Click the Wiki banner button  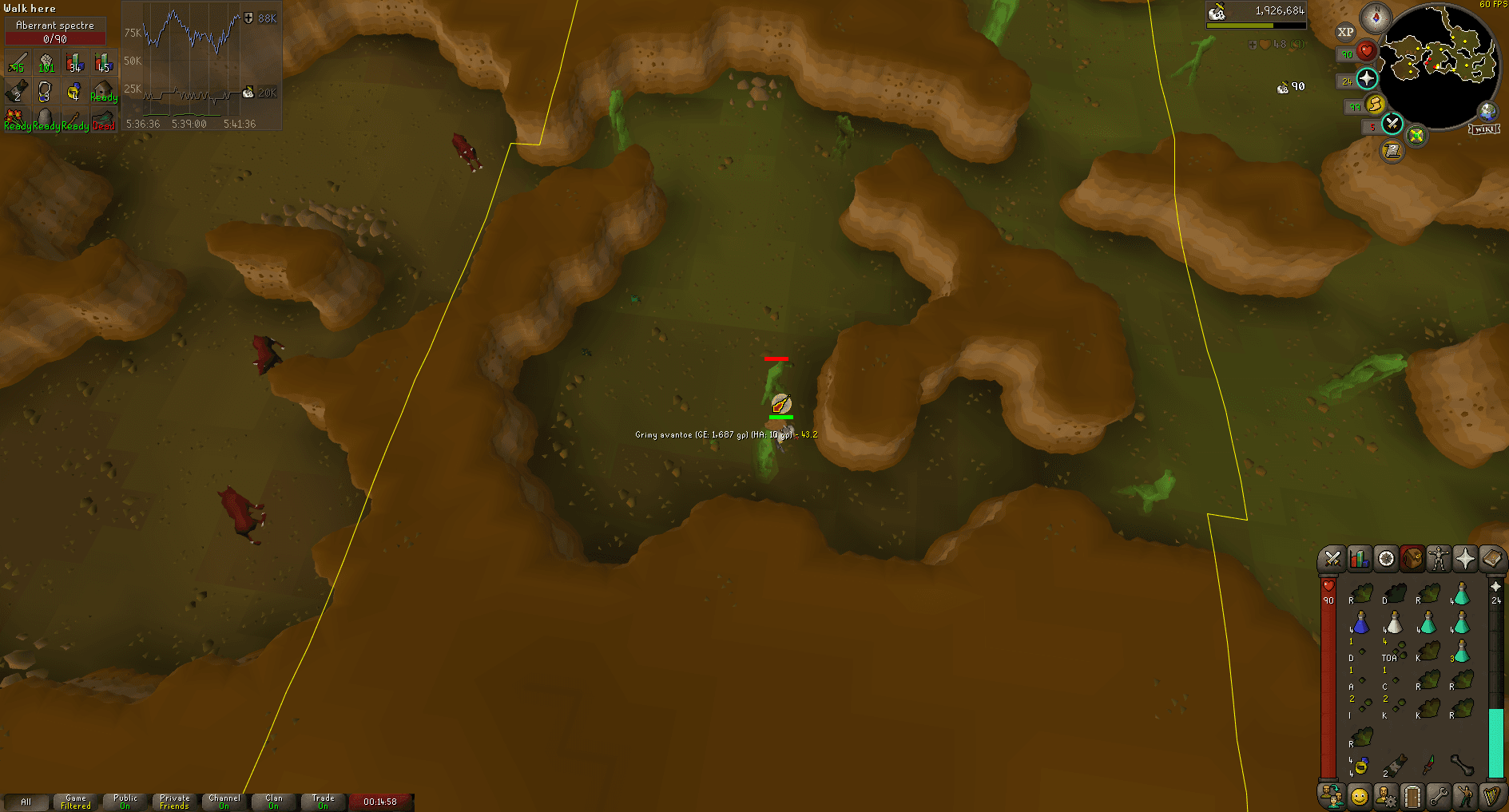coord(1483,129)
